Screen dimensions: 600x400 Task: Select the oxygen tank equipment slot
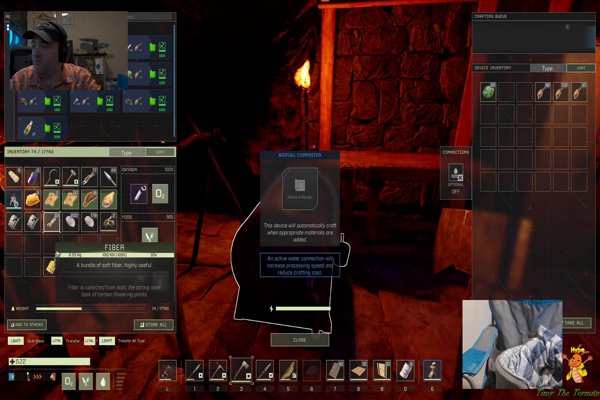point(138,192)
